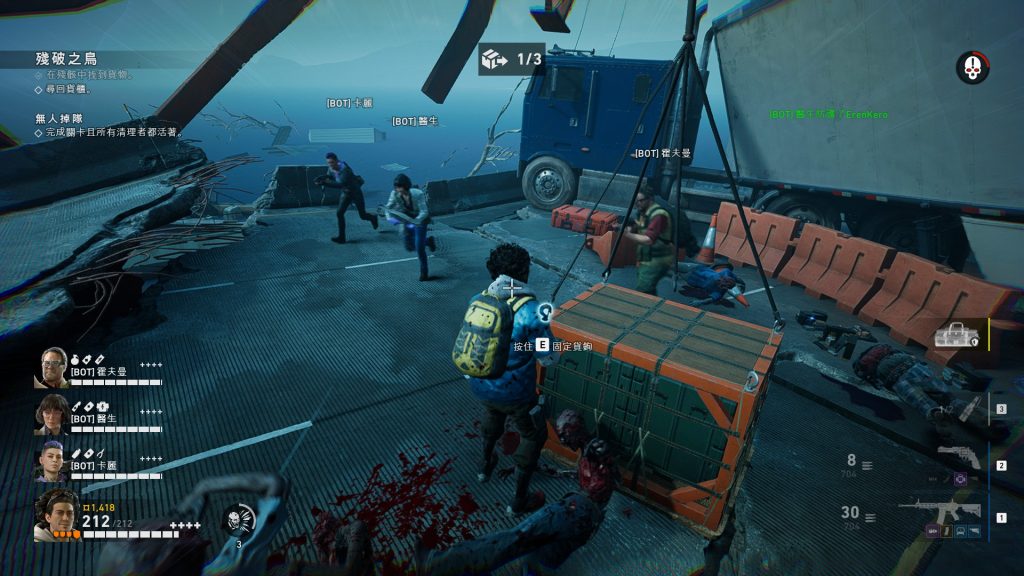Choose the duffel bag item slot
The image size is (1024, 576).
[956, 335]
